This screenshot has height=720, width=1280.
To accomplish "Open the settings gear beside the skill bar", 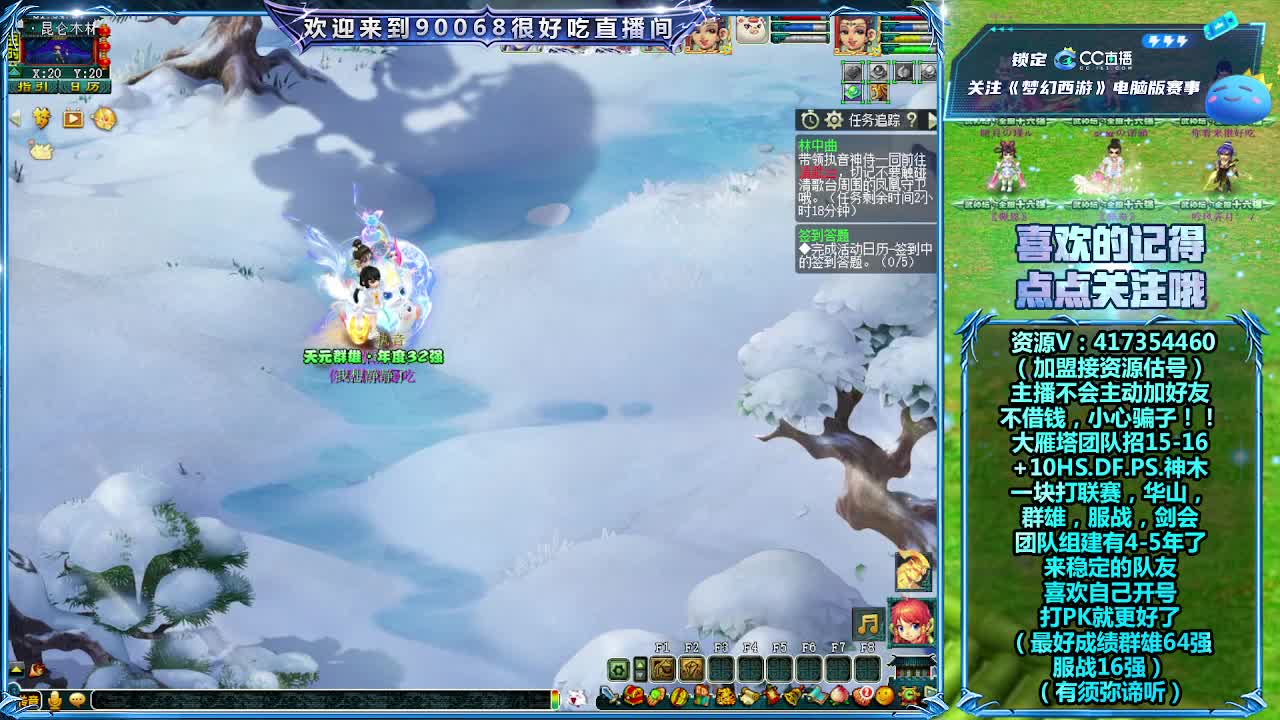I will click(618, 668).
